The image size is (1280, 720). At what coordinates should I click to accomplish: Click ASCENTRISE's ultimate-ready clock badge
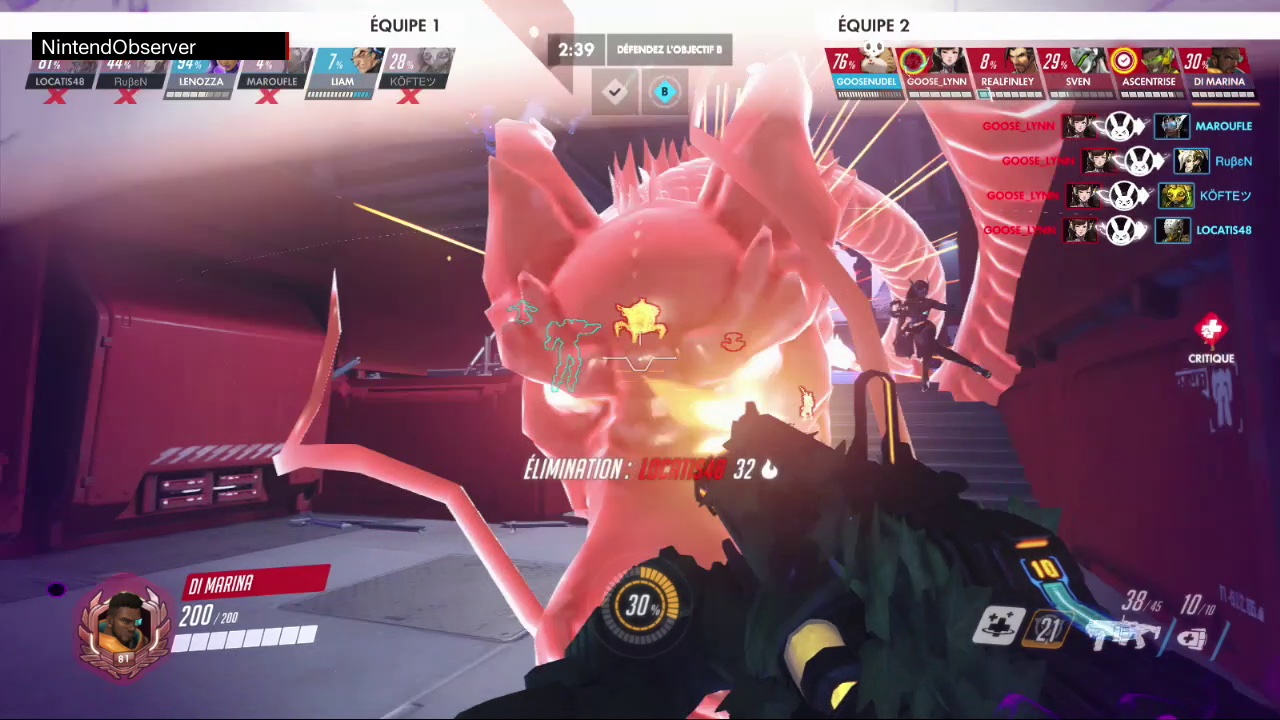1123,61
